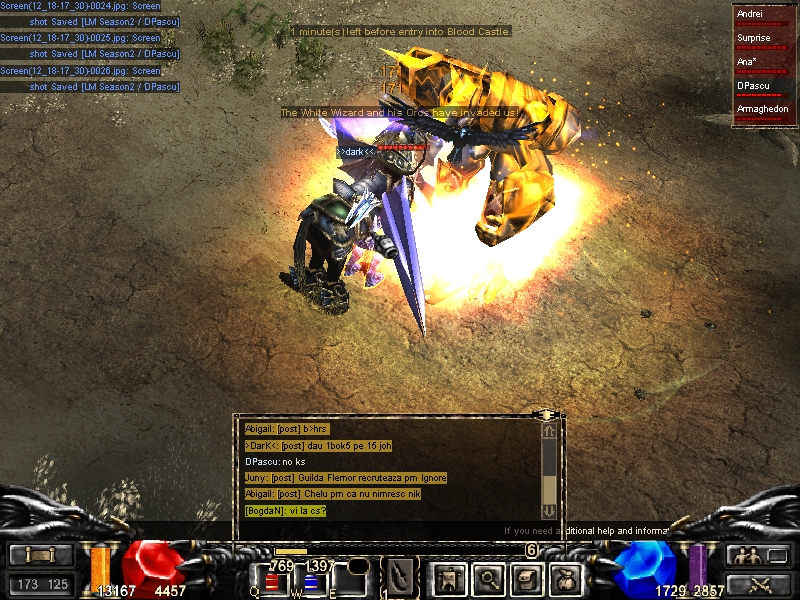Select party member DPascu
800x600 pixels.
coord(765,87)
